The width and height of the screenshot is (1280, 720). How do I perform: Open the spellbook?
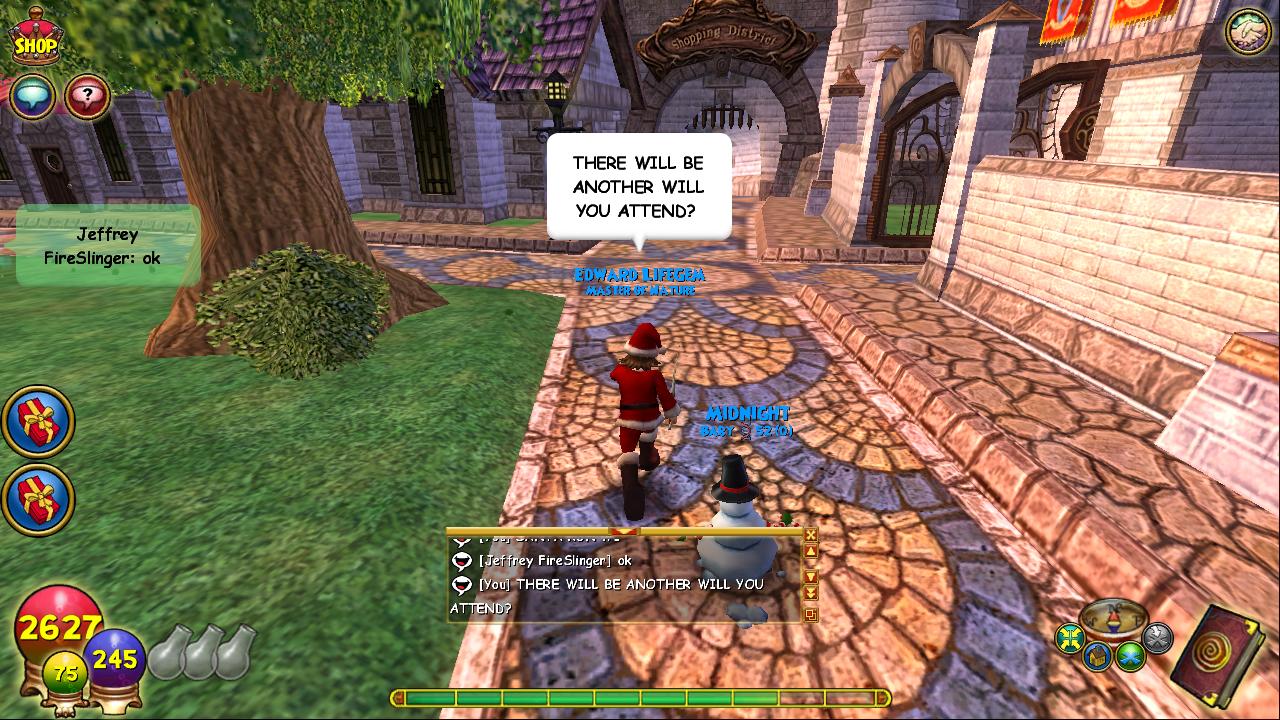pos(1222,656)
